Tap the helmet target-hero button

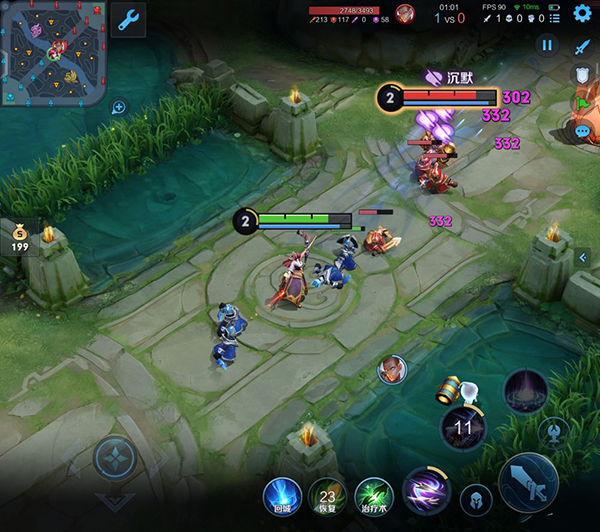coord(475,499)
